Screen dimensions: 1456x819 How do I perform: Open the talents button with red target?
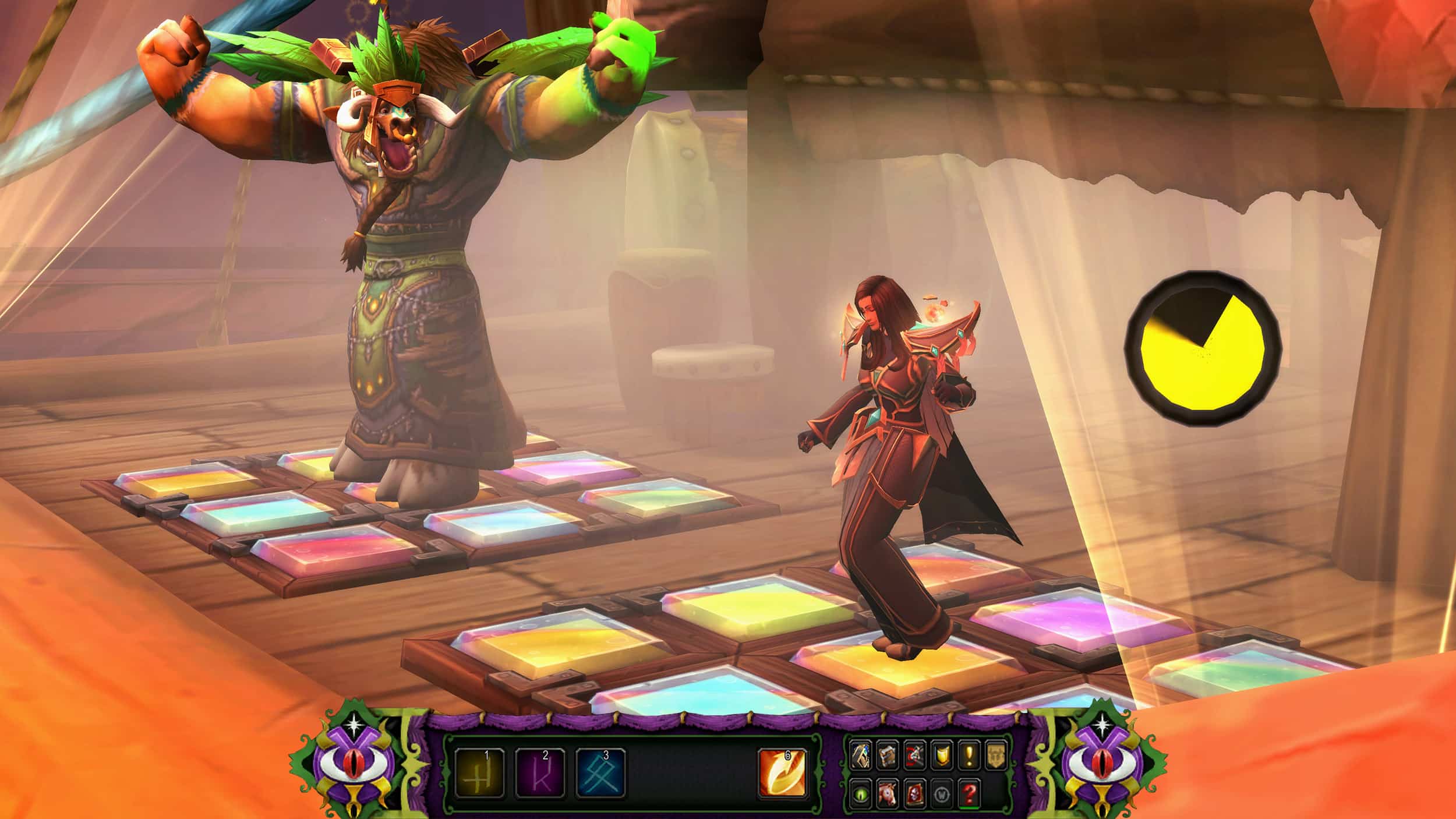914,756
